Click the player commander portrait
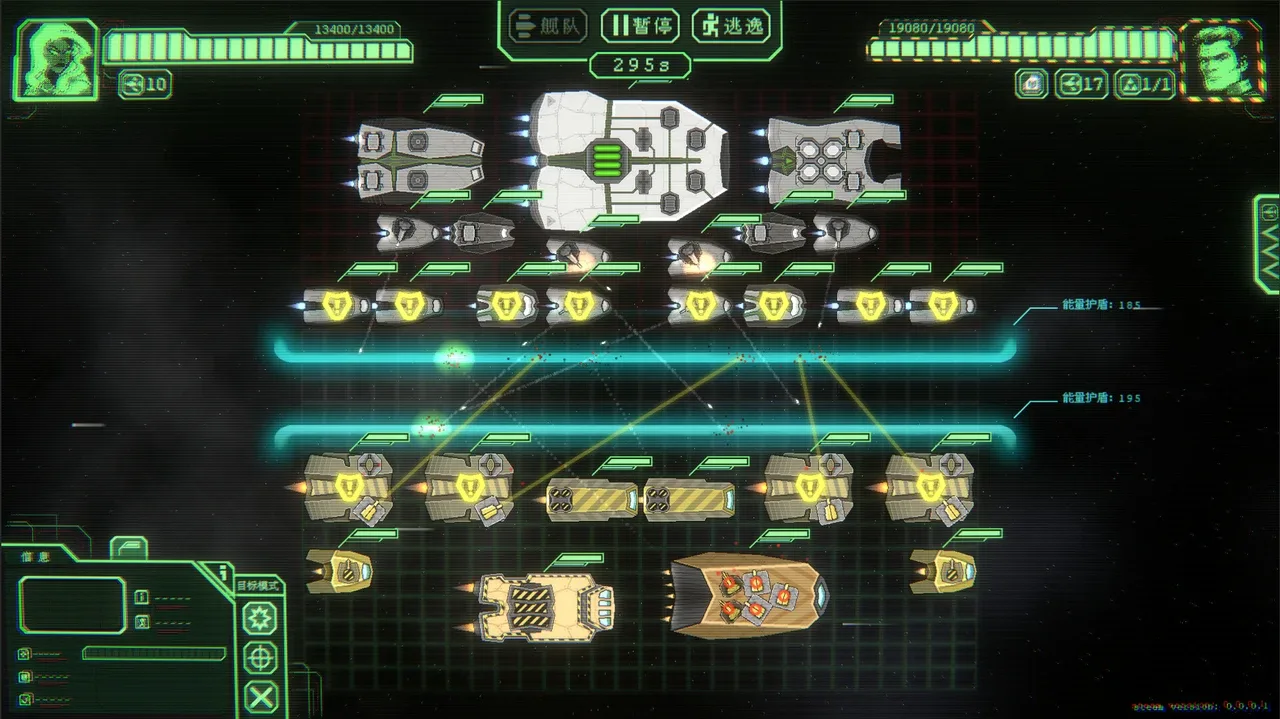Image resolution: width=1280 pixels, height=719 pixels. 55,59
